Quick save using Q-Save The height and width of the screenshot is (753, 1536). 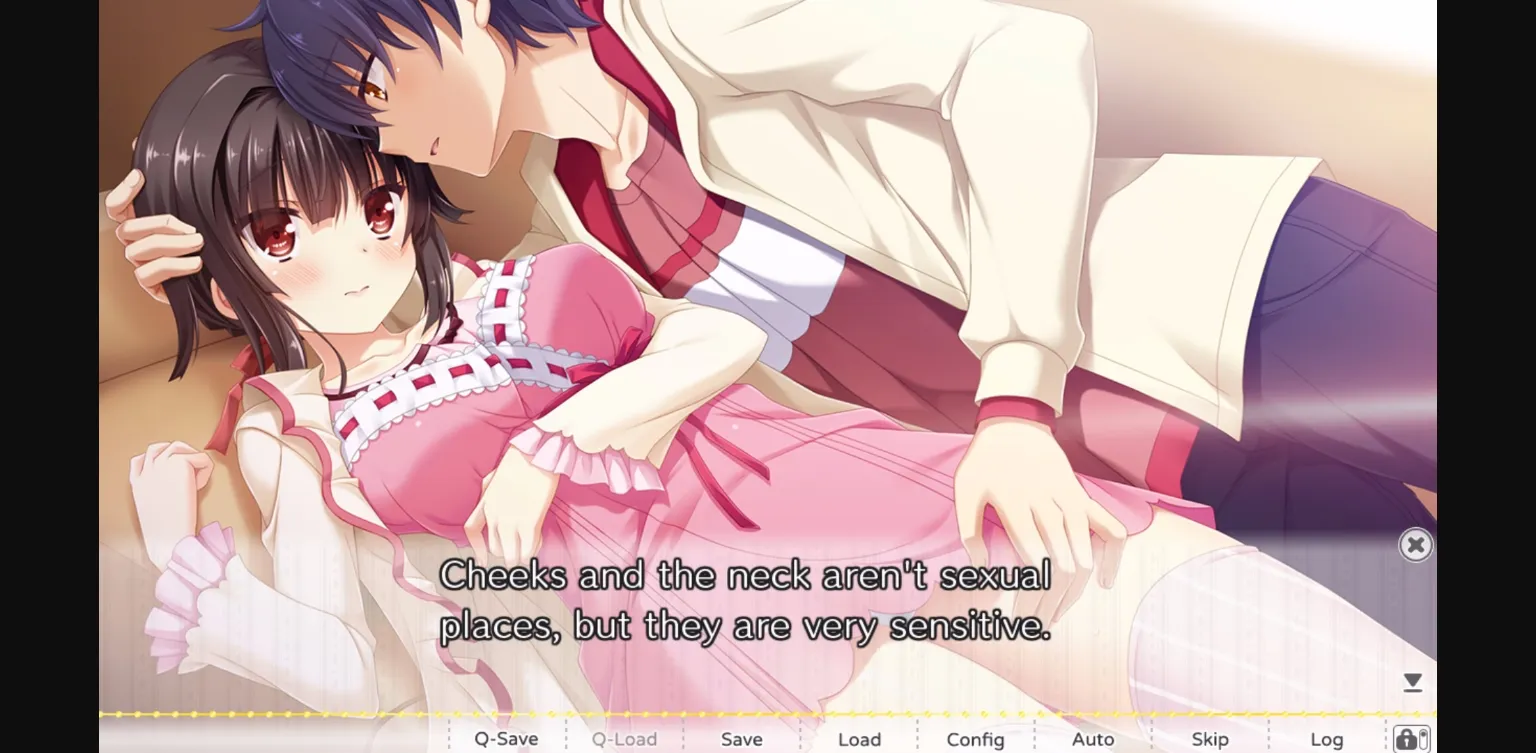[x=506, y=739]
